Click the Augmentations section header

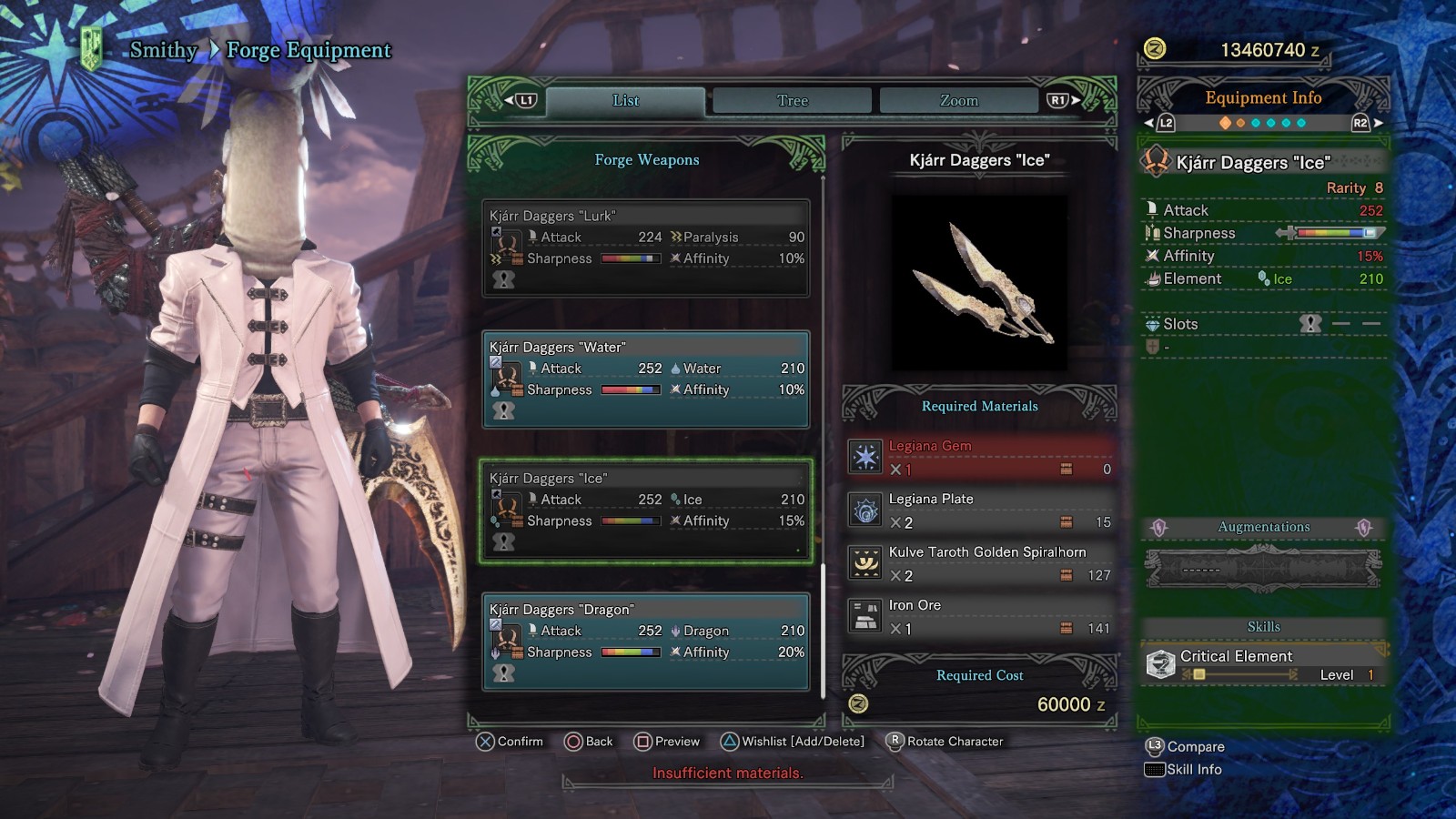(x=1263, y=527)
